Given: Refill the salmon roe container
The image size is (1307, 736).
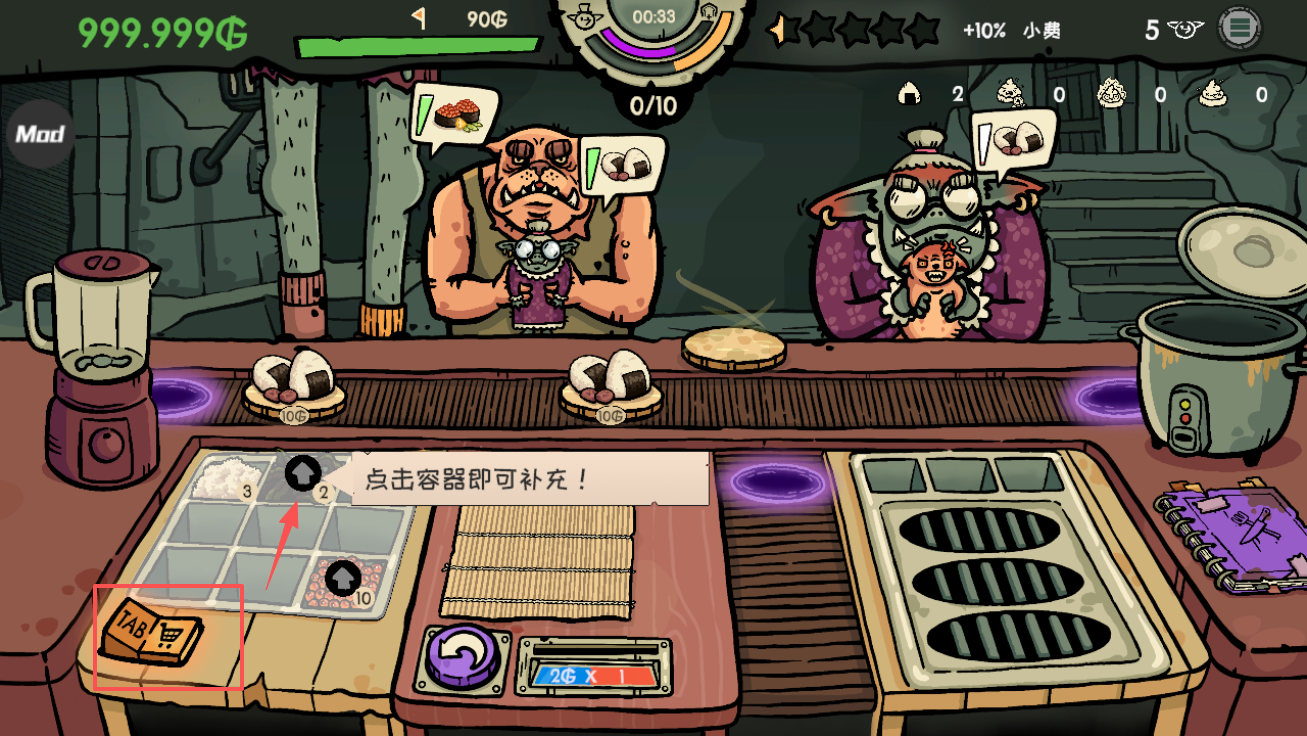Looking at the screenshot, I should [x=343, y=580].
